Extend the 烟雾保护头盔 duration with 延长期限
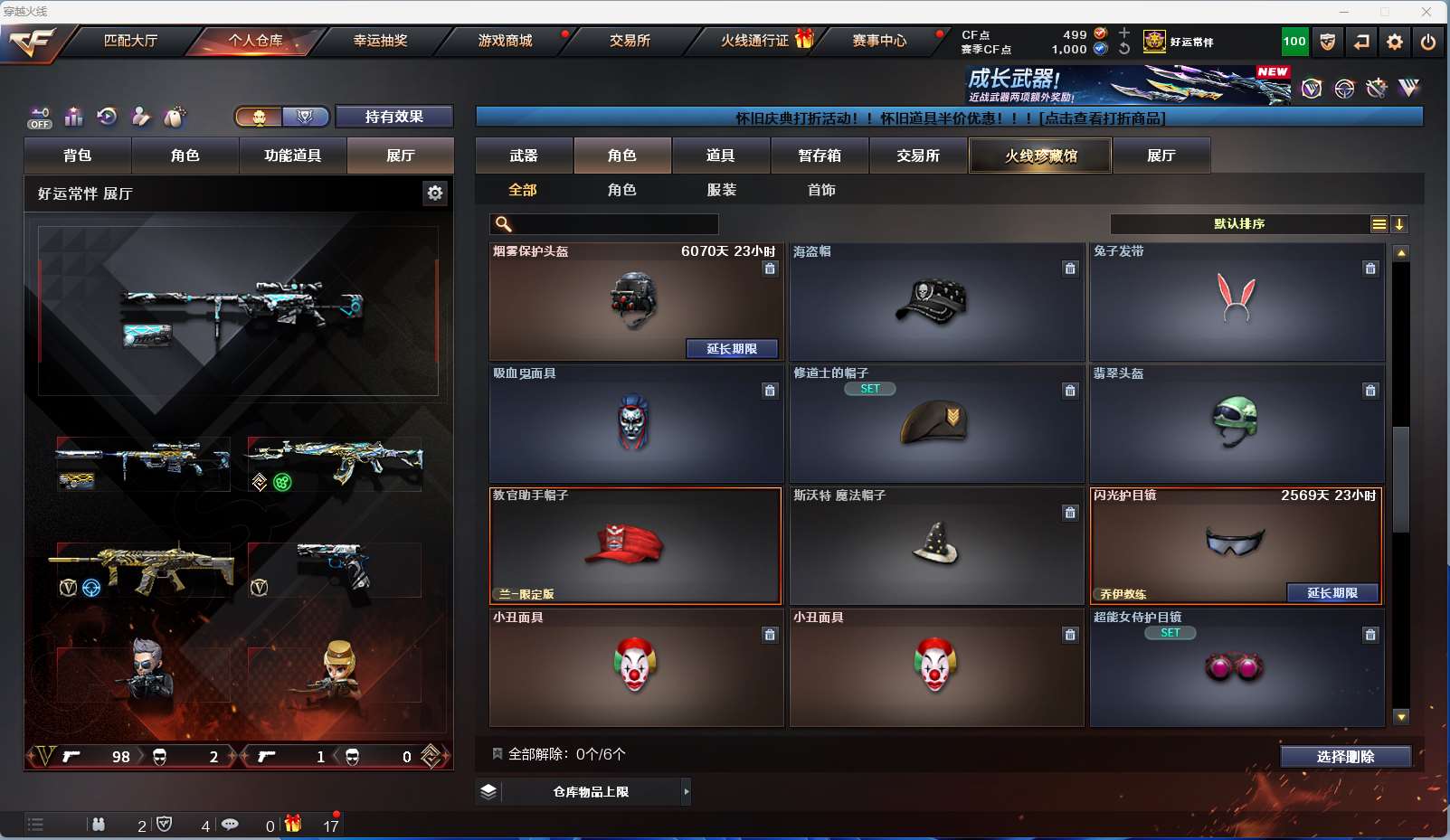The height and width of the screenshot is (840, 1450). click(x=731, y=349)
